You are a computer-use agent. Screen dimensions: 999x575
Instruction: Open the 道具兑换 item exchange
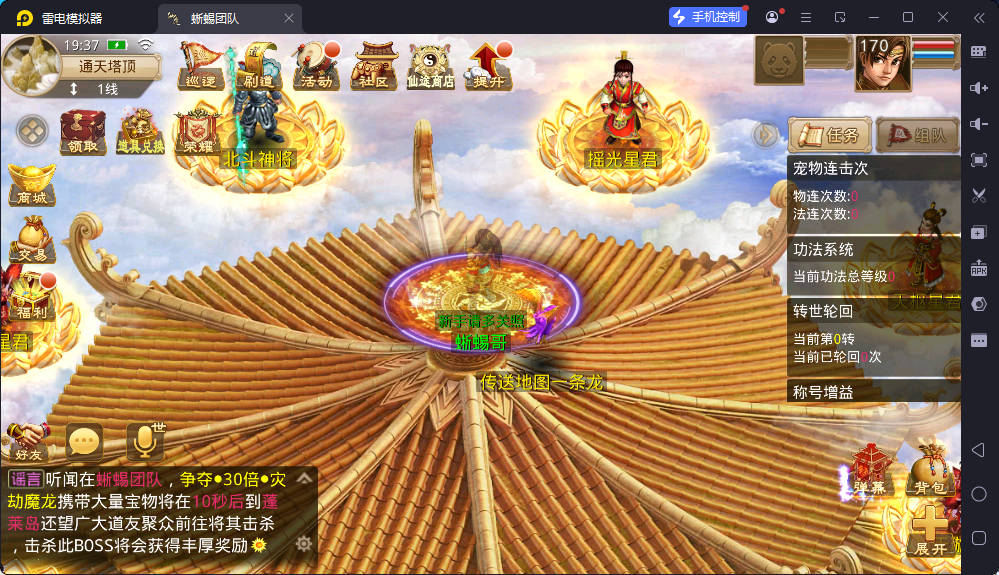coord(141,132)
